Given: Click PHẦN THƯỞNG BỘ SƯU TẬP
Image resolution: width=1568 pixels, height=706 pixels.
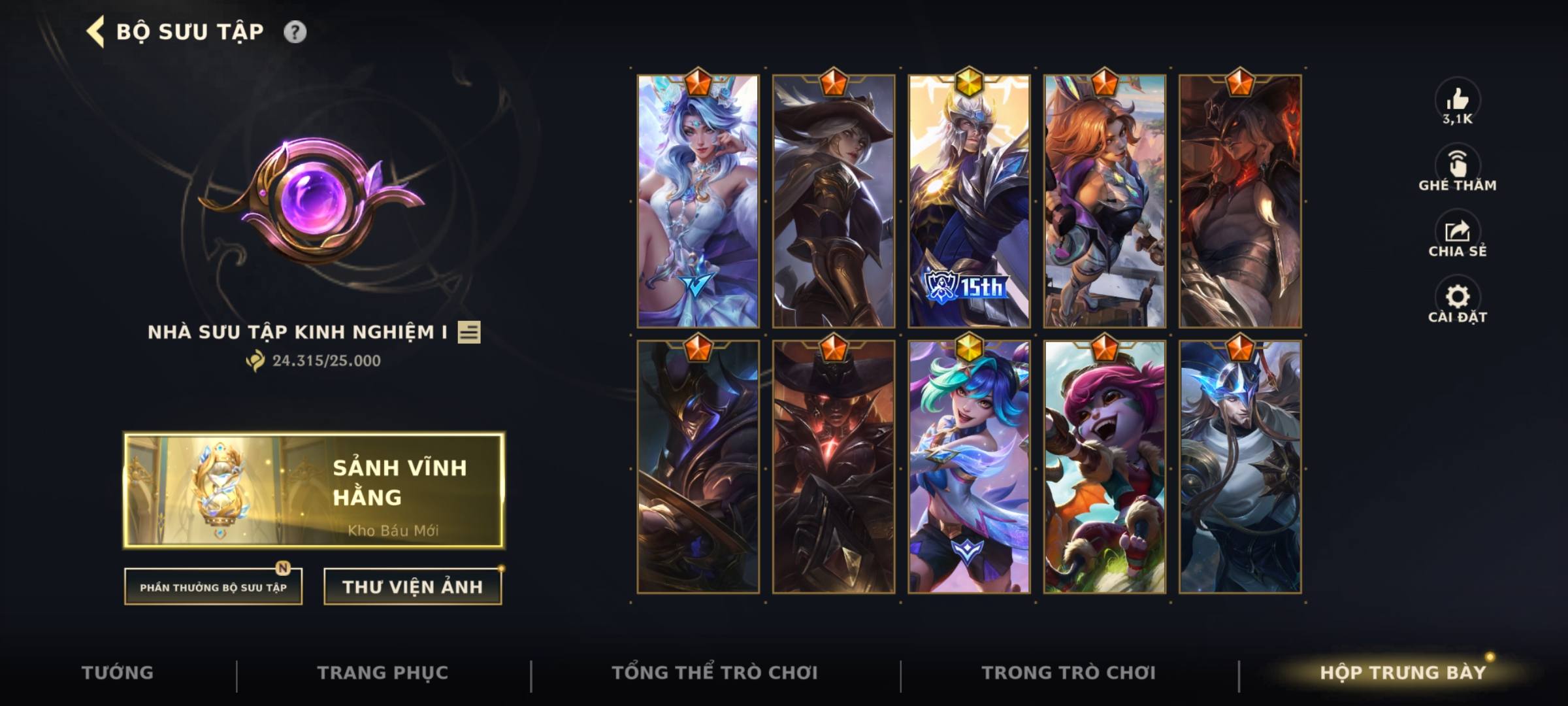Looking at the screenshot, I should pos(214,587).
